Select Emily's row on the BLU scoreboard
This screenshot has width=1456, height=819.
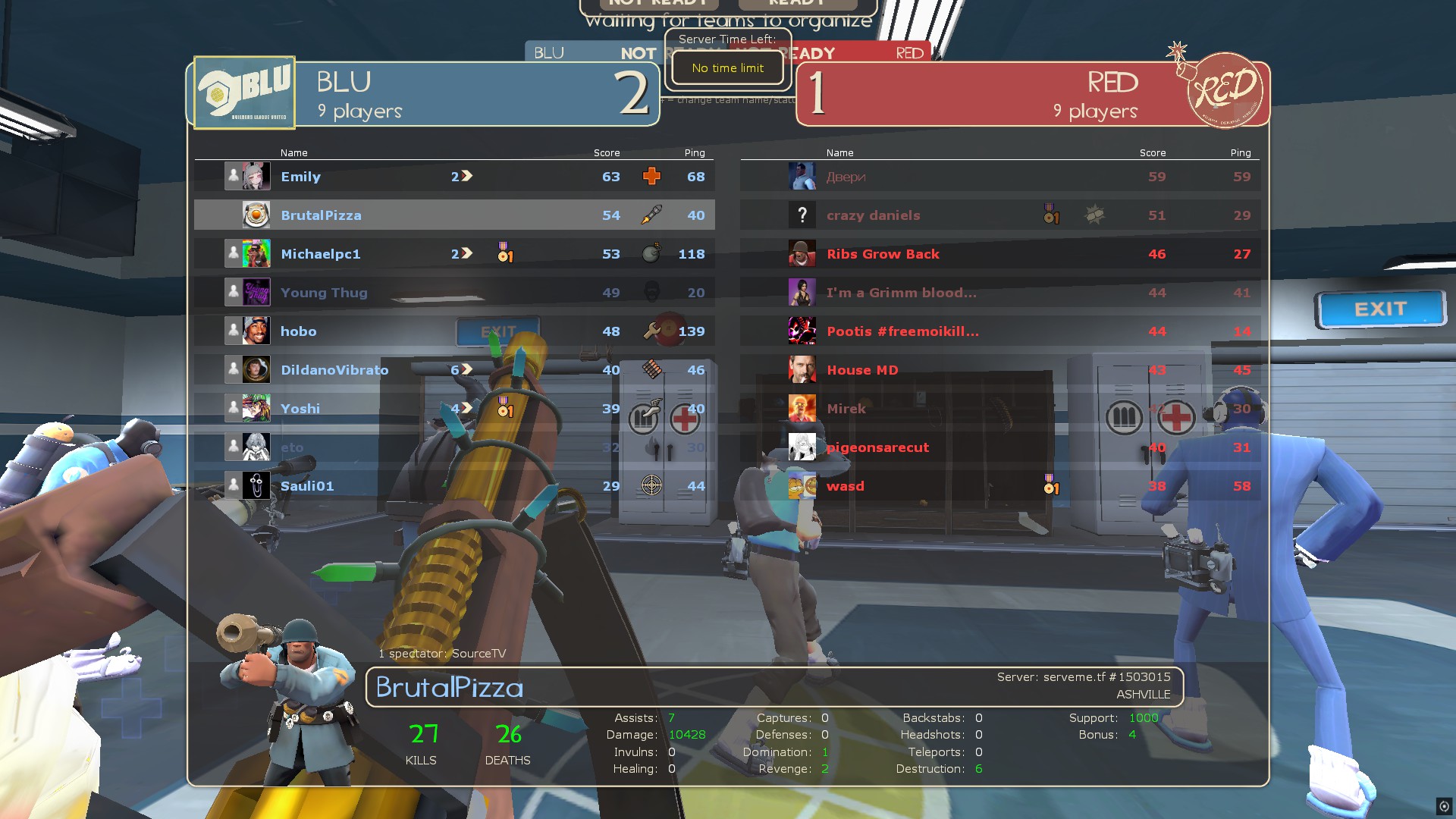(301, 177)
